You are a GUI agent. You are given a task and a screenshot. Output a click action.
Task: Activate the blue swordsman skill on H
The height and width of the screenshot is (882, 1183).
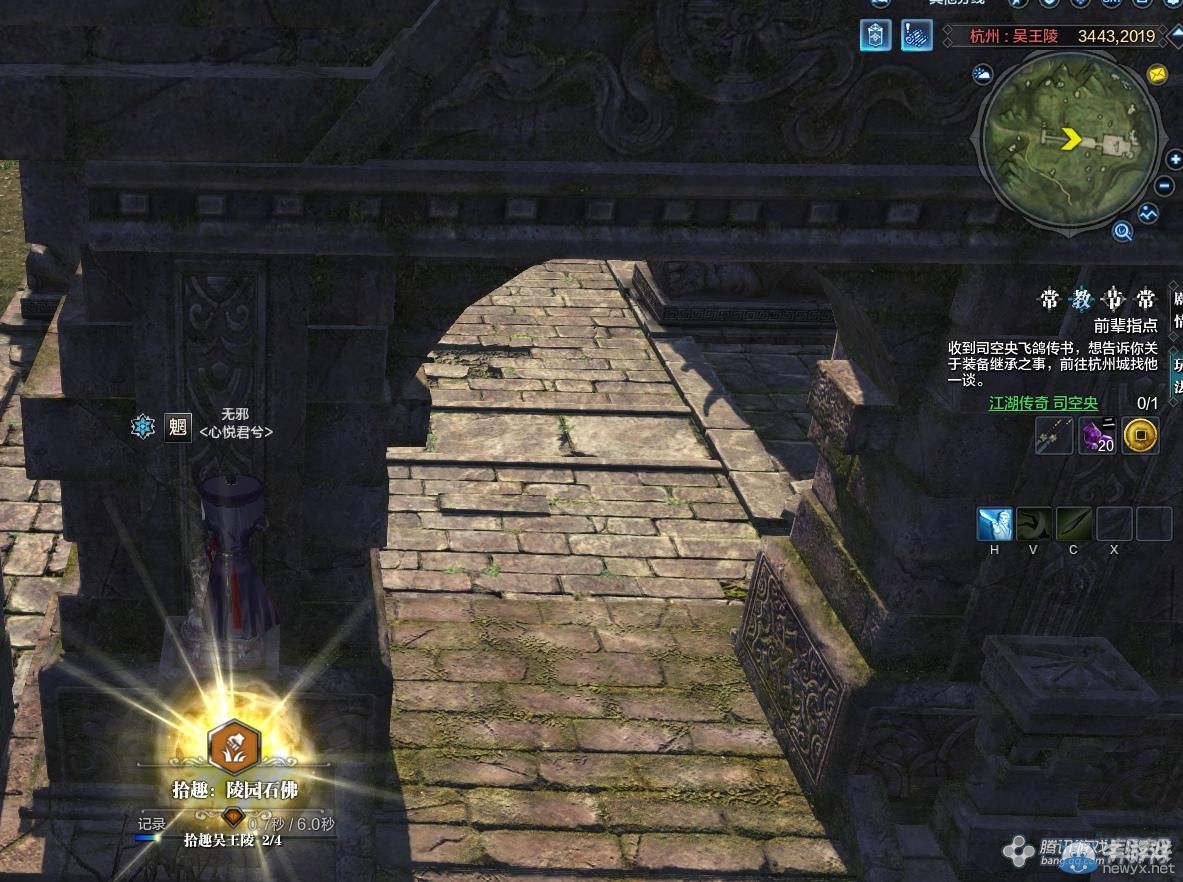(995, 524)
